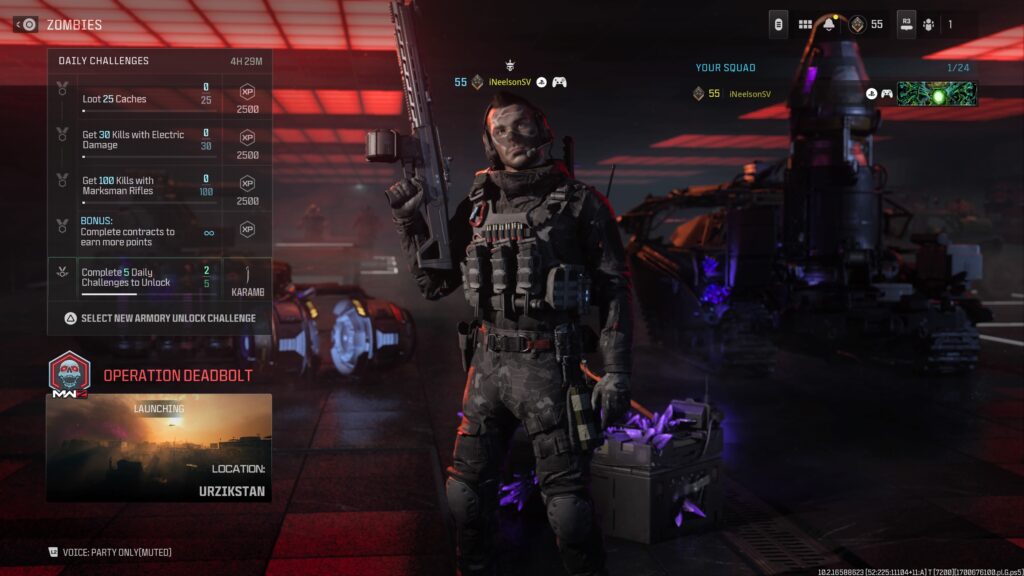
Task: Open the grid menu icon
Action: [805, 24]
